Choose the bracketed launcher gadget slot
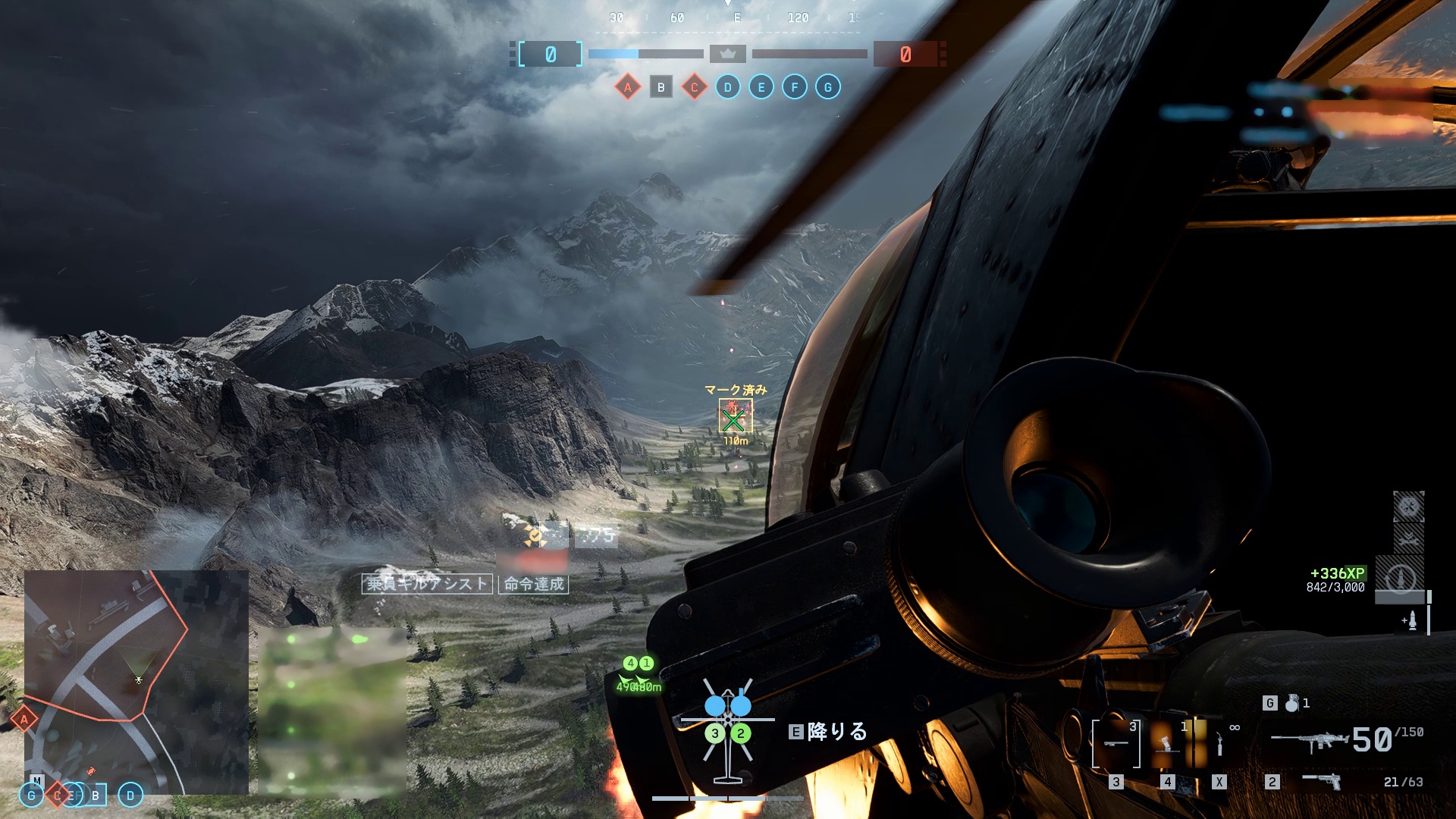This screenshot has height=819, width=1456. coord(1116,743)
